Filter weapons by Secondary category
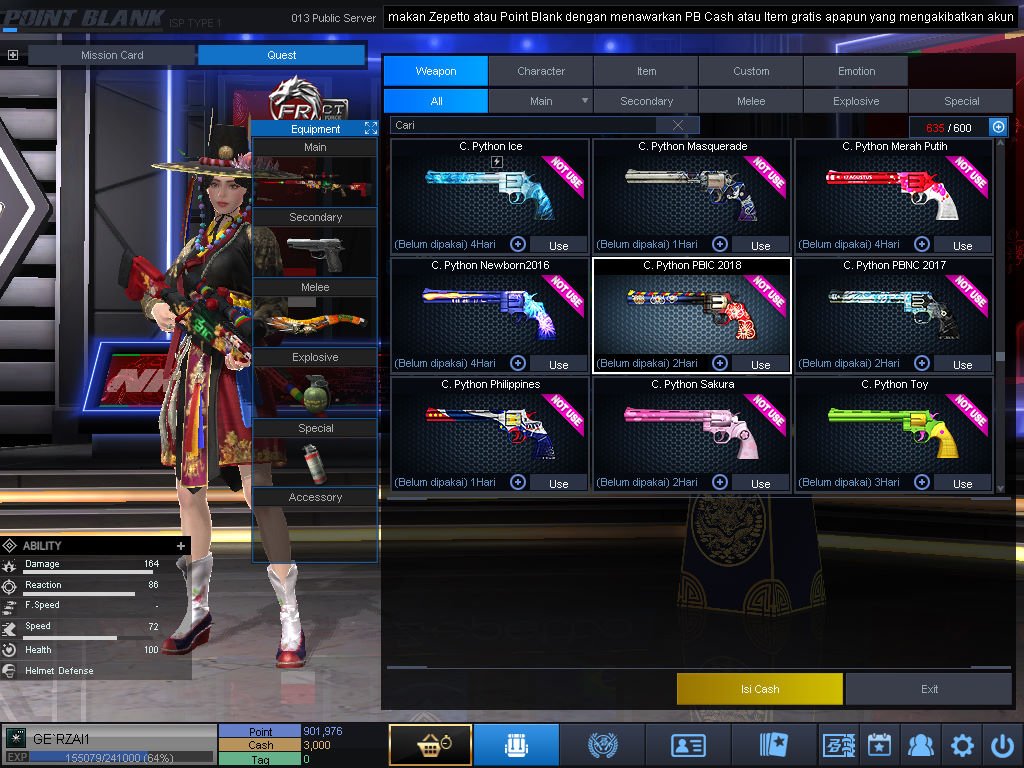 click(646, 101)
